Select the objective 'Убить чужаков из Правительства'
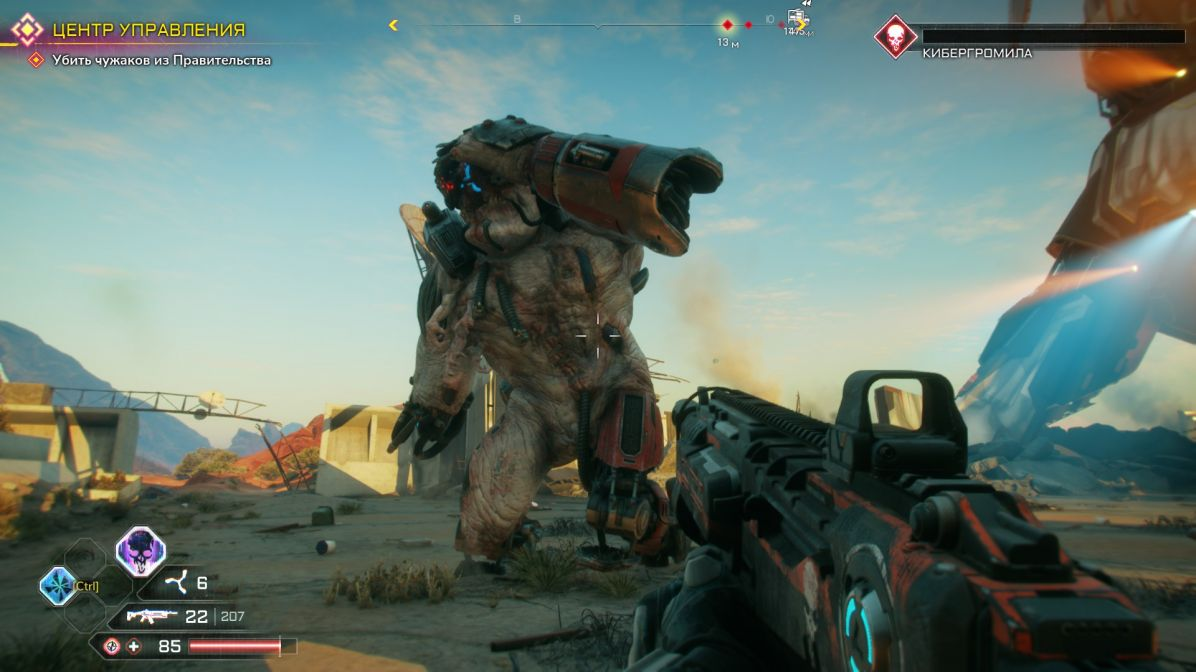 tap(161, 60)
